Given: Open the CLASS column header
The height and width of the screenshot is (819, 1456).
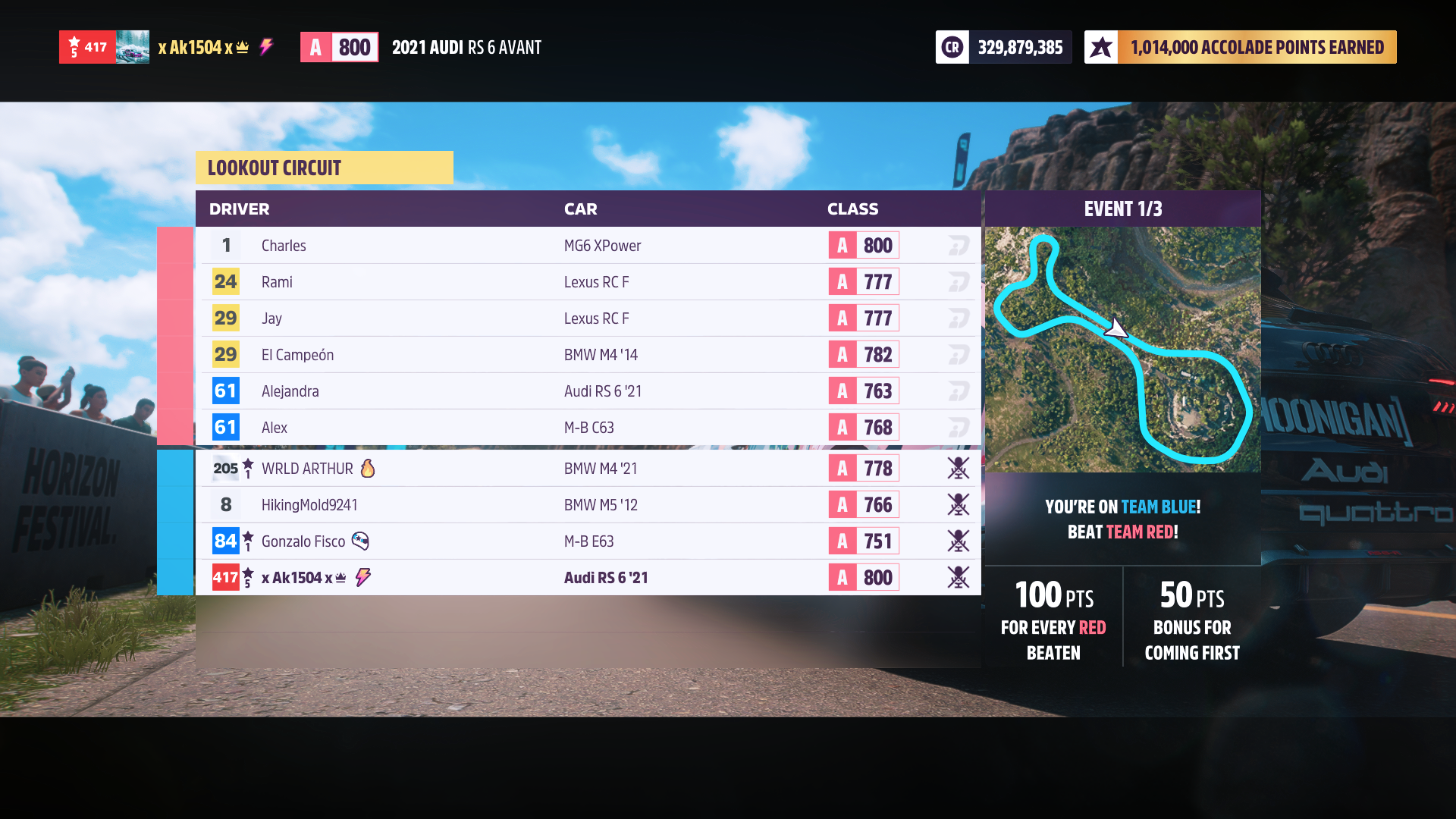Looking at the screenshot, I should tap(852, 209).
